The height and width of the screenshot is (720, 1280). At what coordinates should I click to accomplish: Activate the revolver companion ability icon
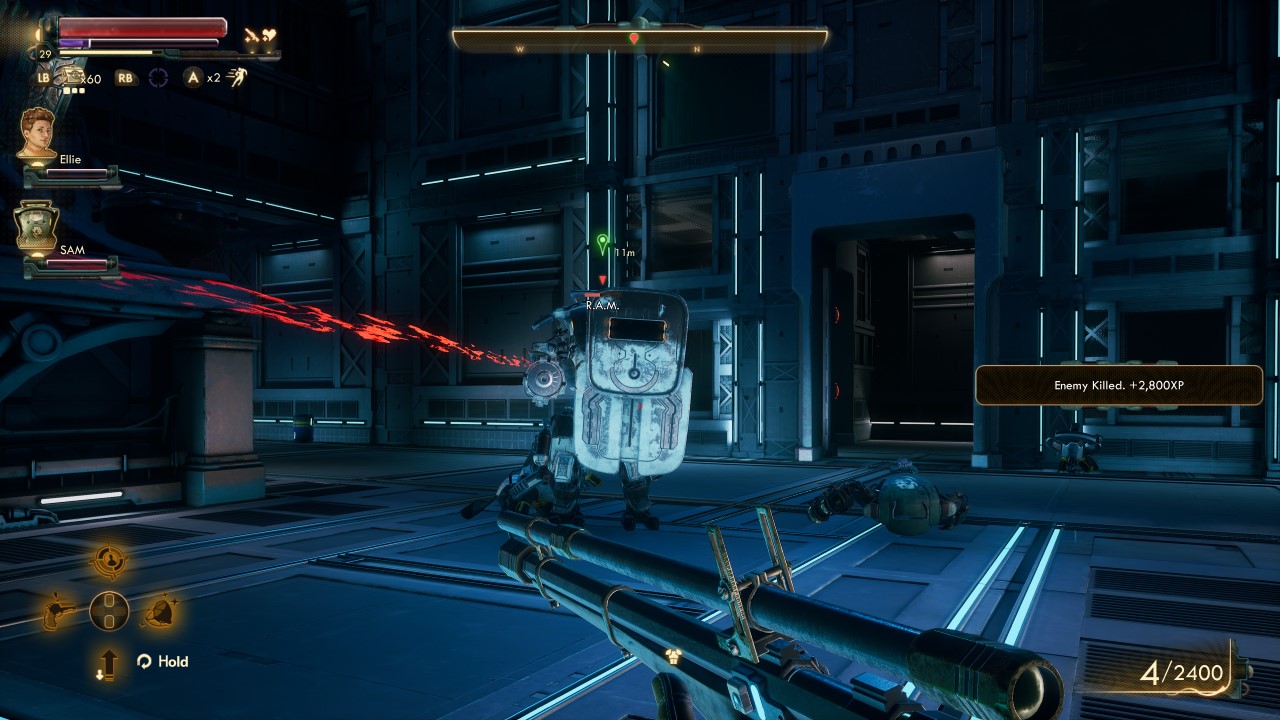click(58, 611)
